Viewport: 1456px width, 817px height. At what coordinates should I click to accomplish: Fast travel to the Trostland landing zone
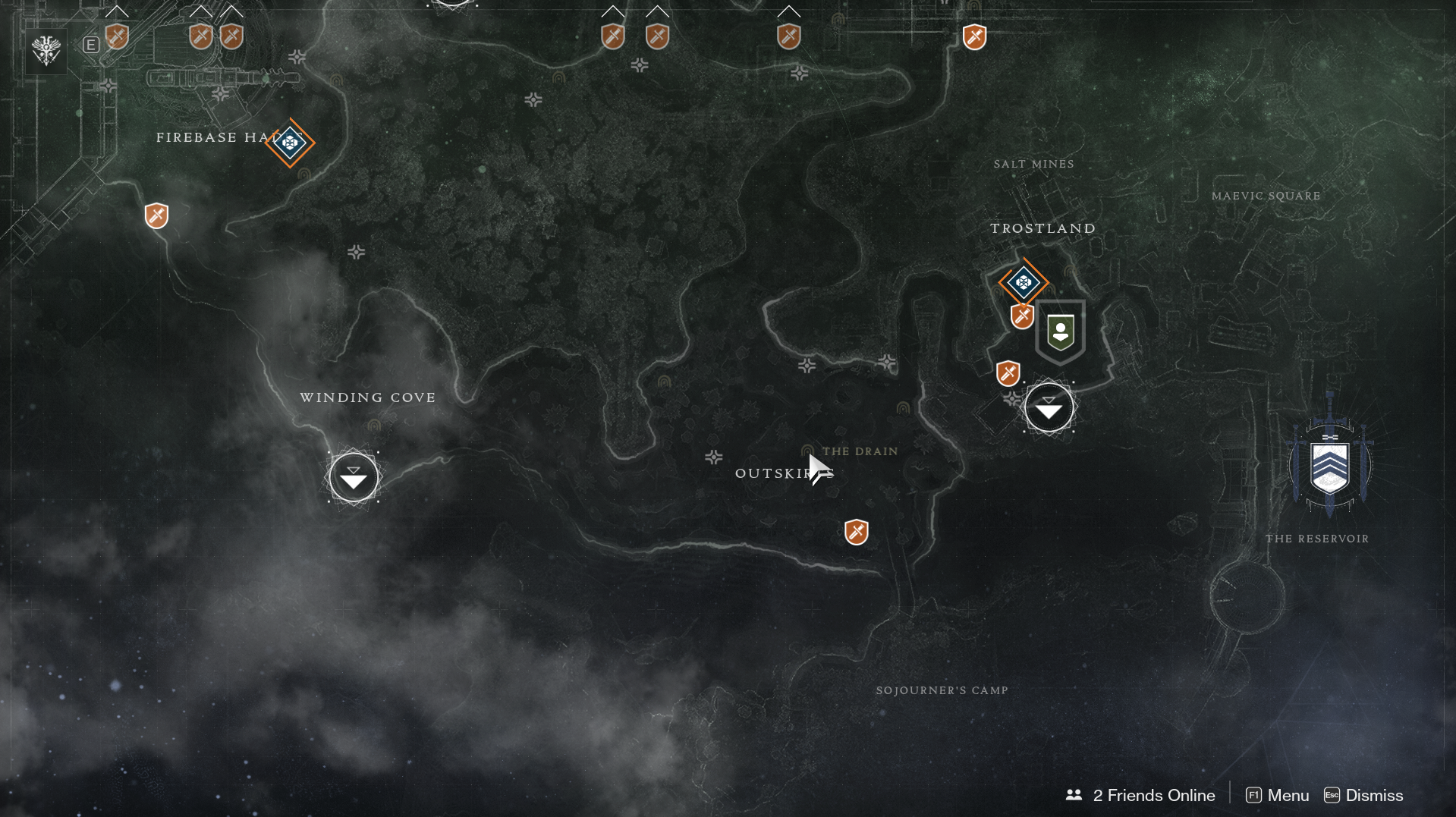(x=1049, y=408)
